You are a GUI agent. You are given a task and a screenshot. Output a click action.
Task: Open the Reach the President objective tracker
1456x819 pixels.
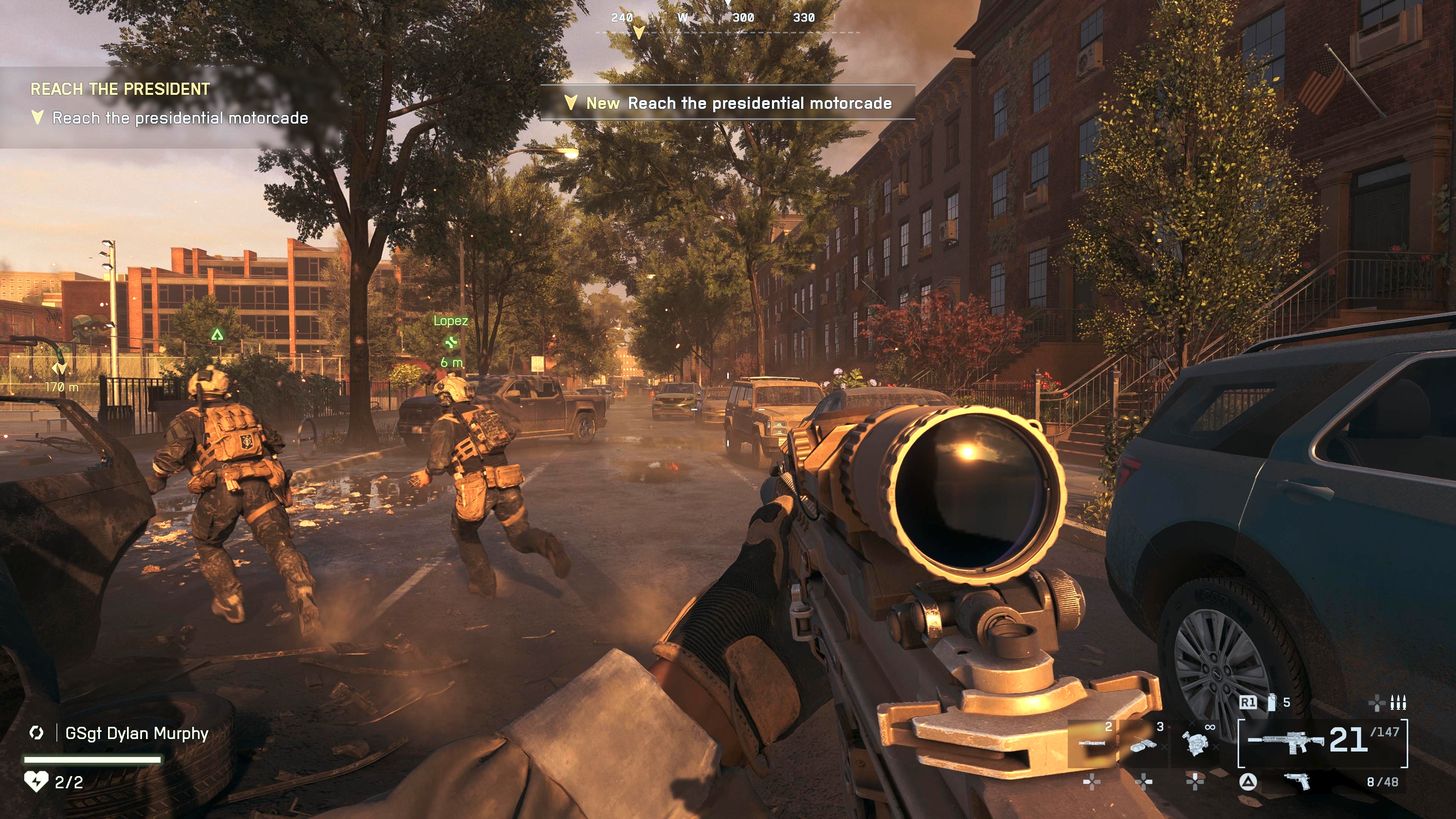[120, 89]
